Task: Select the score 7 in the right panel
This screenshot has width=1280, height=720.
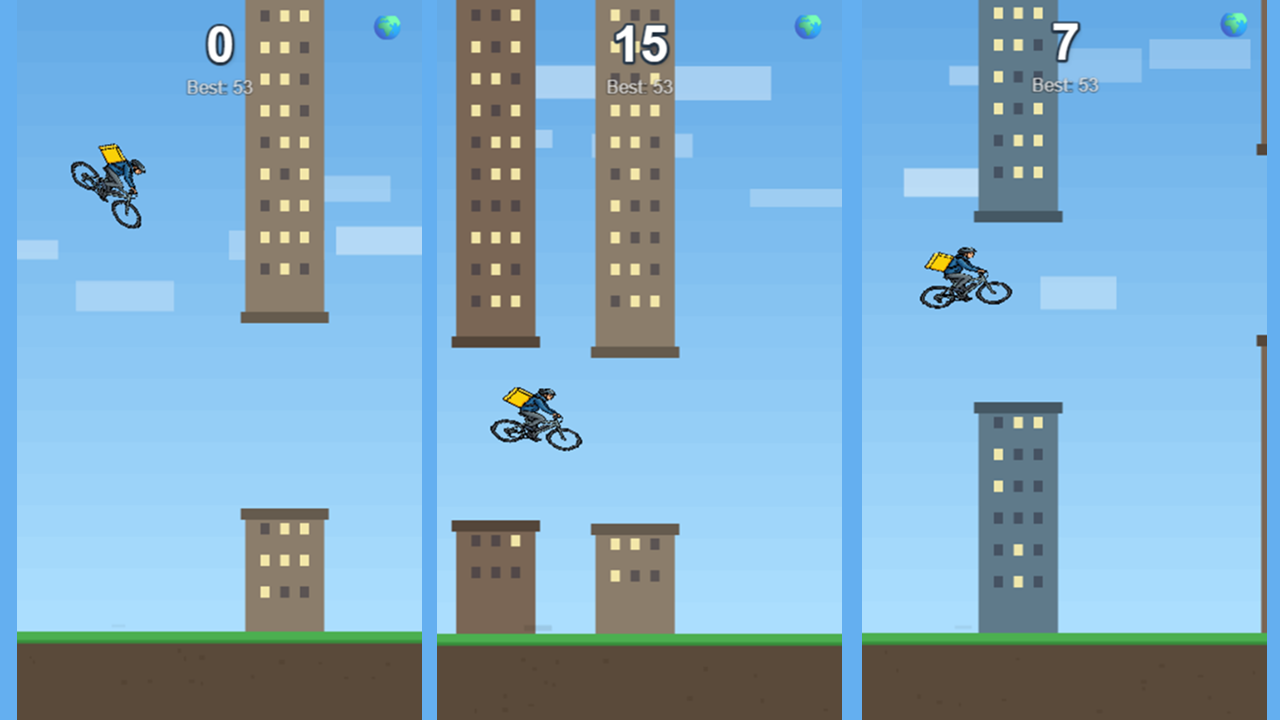Action: pos(1063,43)
